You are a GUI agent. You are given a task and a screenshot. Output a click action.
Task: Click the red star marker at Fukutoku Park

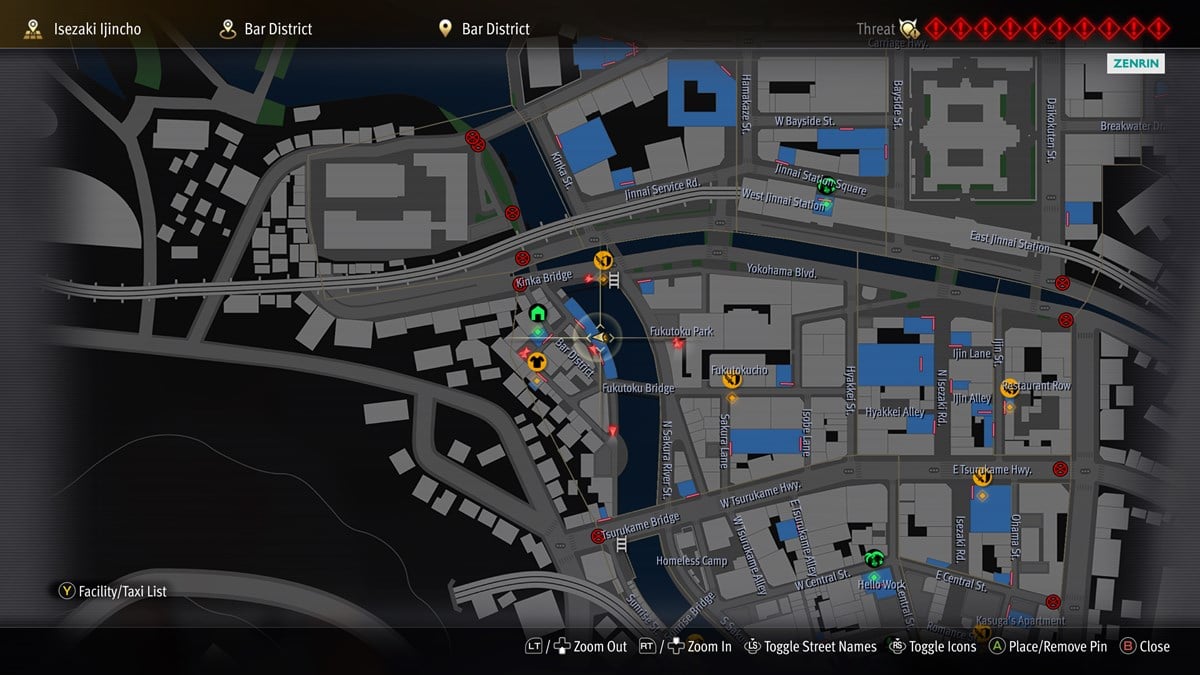point(679,344)
